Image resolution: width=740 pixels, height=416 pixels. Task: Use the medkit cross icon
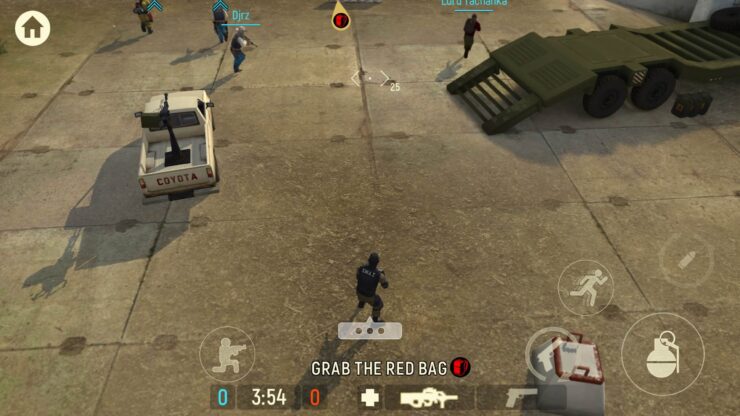pos(370,397)
